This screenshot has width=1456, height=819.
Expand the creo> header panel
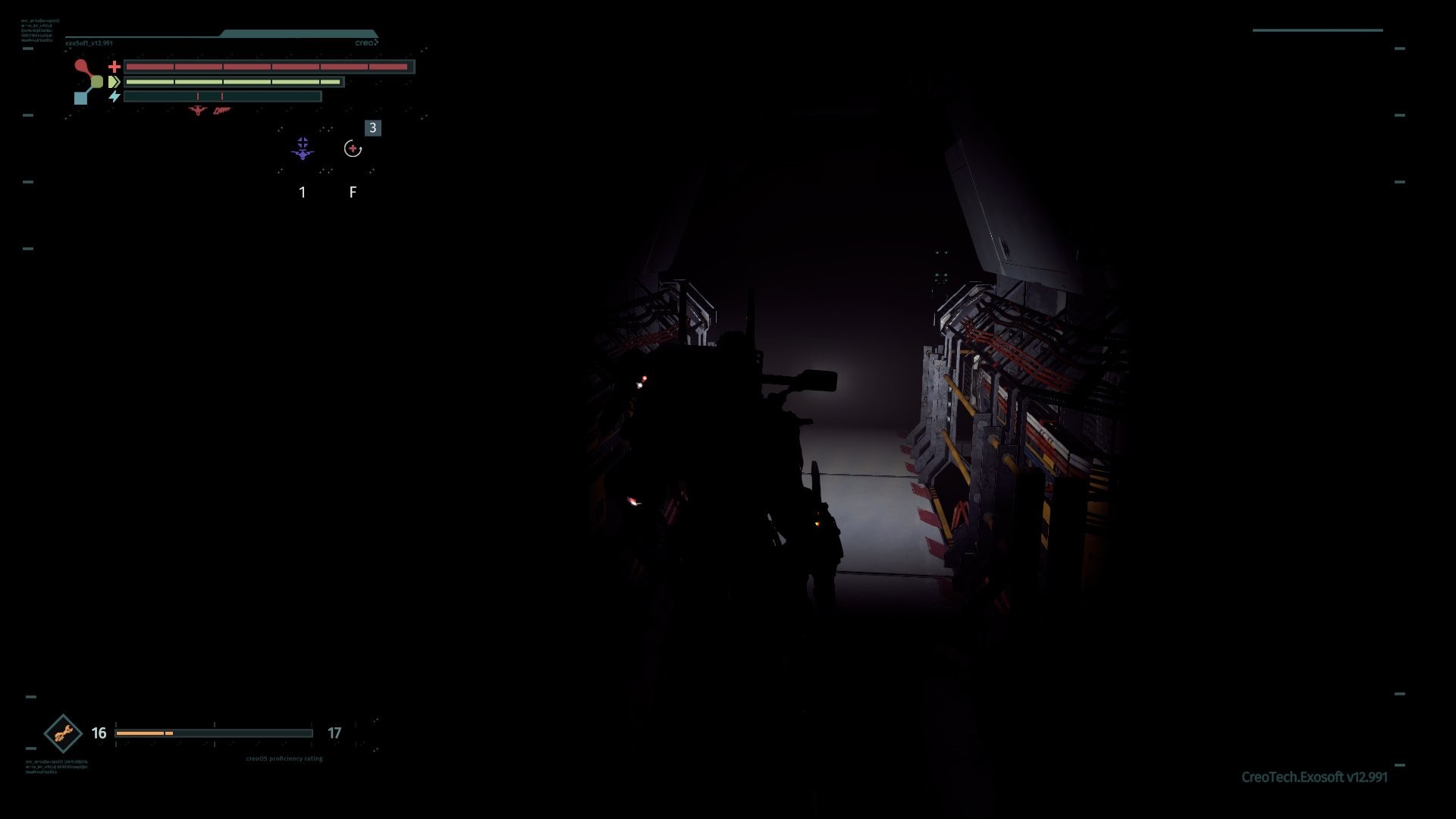[367, 42]
